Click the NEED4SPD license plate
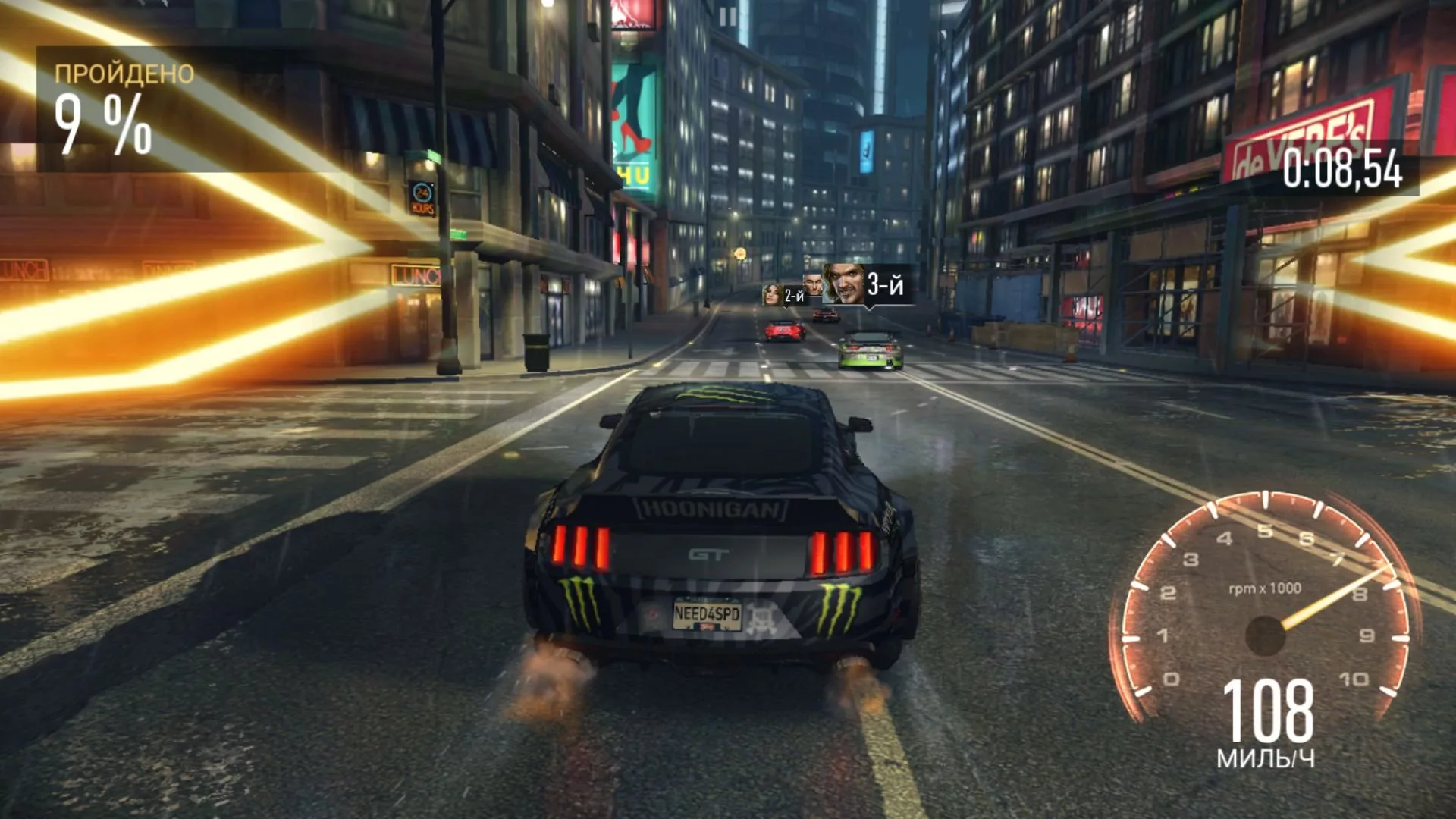Viewport: 1456px width, 819px height. click(708, 612)
